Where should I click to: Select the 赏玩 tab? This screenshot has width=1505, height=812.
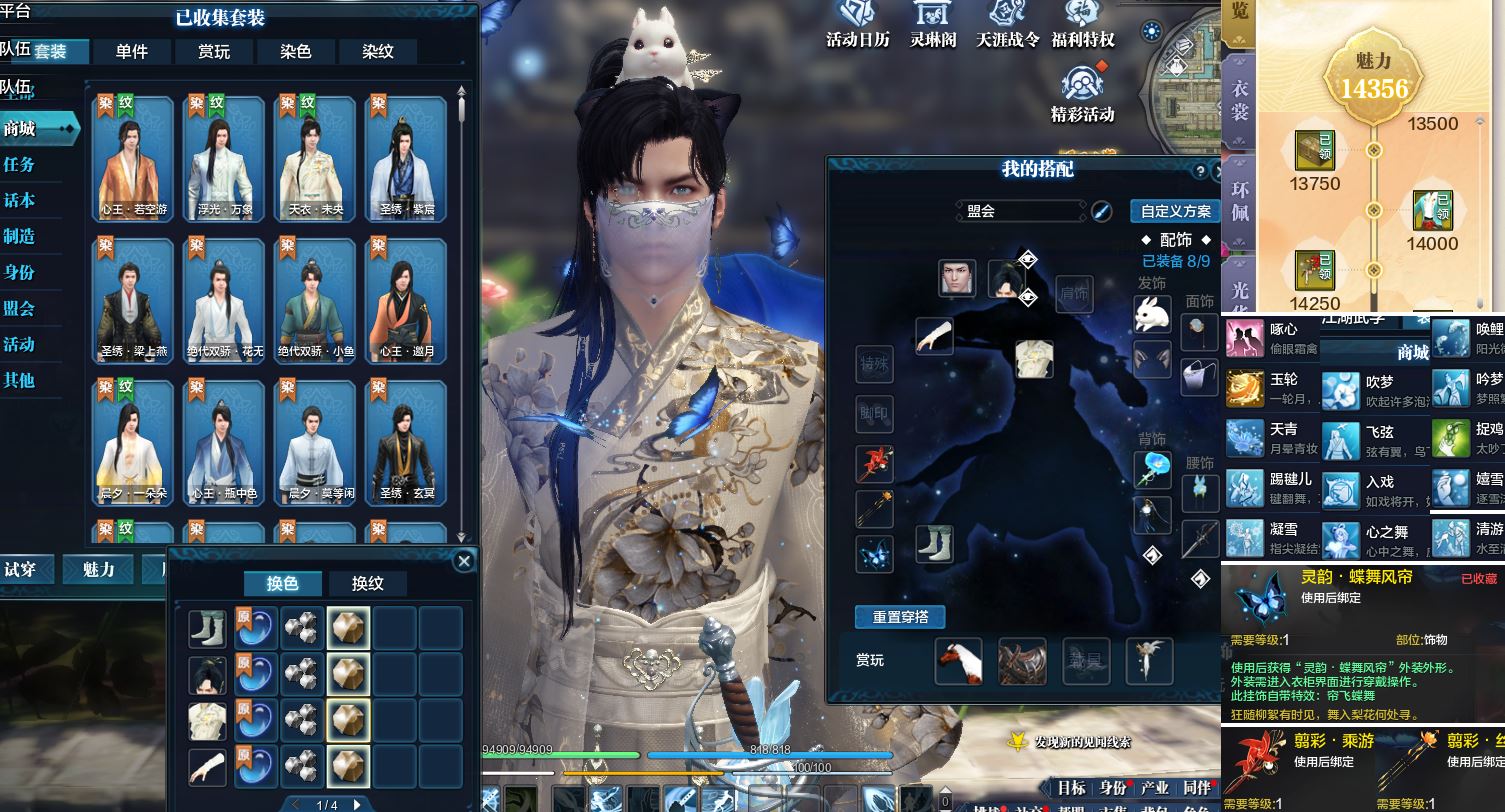(214, 52)
